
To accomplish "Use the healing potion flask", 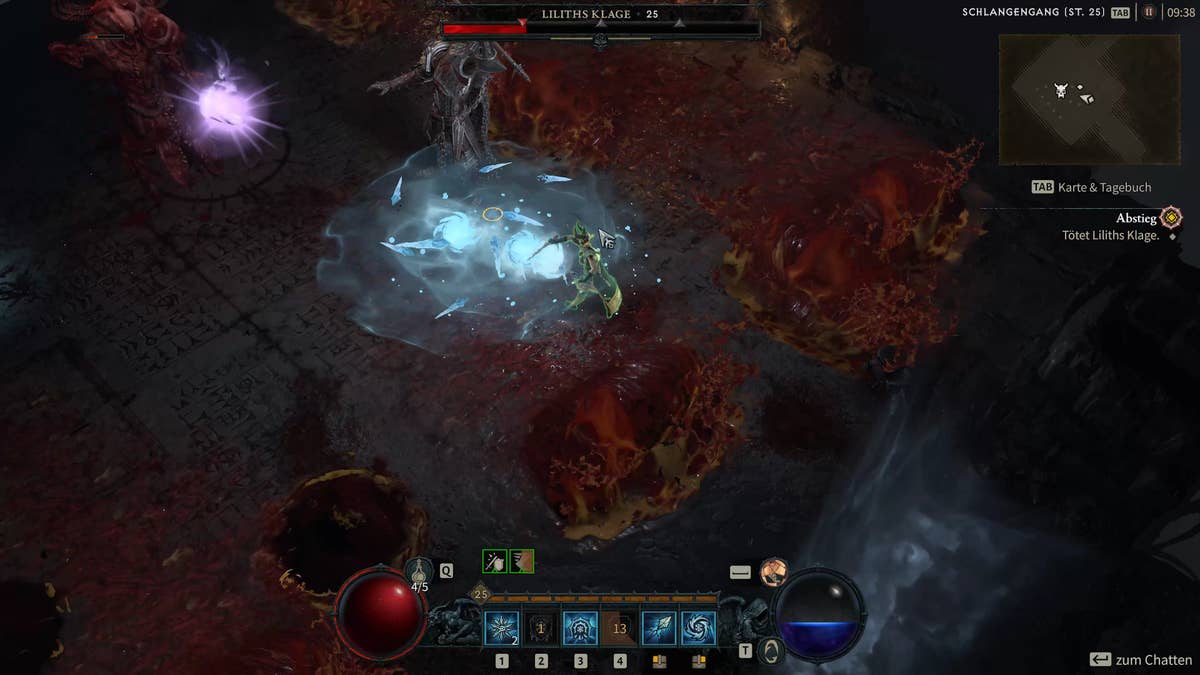I will [x=420, y=573].
